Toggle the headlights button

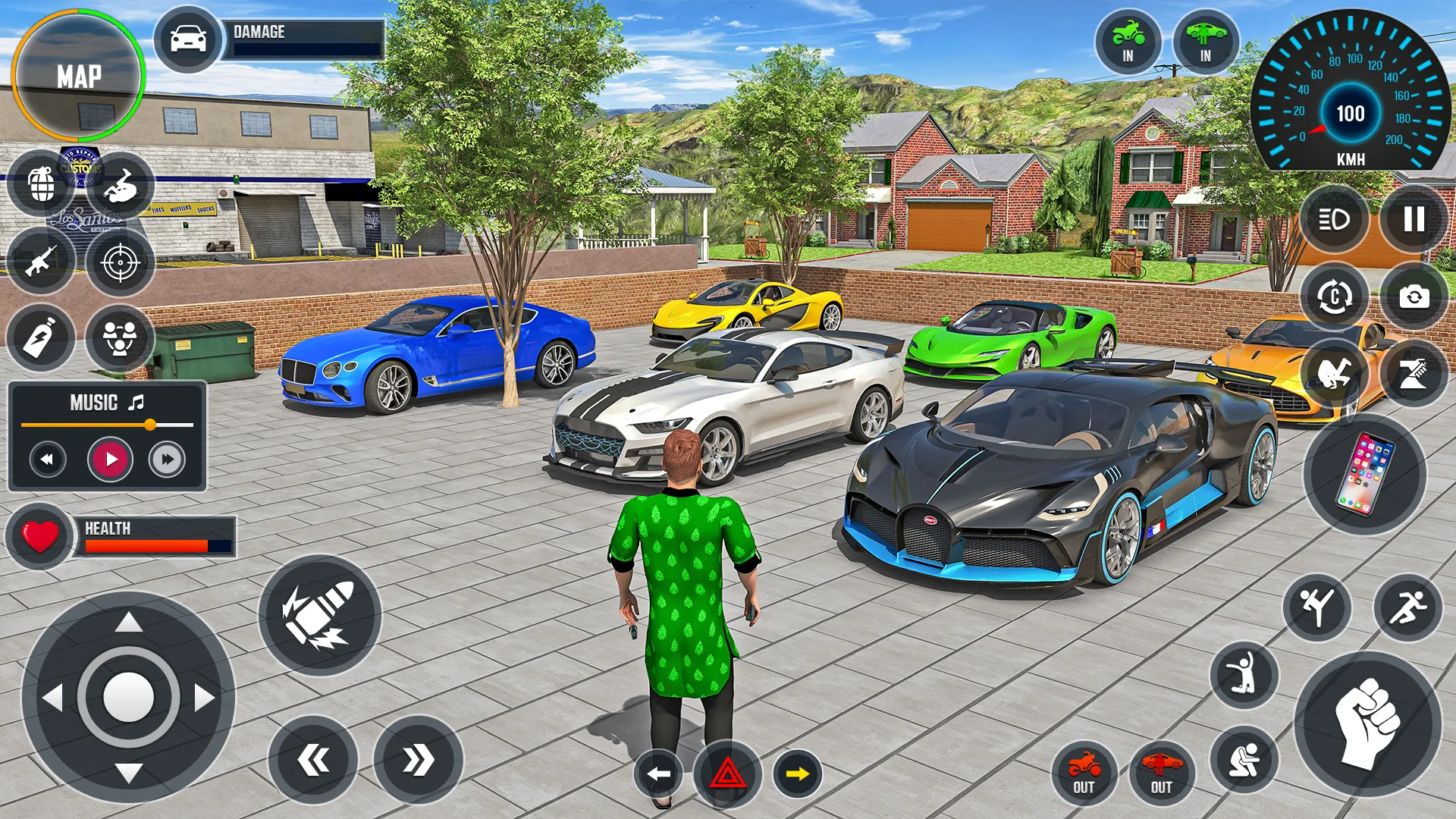point(1334,220)
